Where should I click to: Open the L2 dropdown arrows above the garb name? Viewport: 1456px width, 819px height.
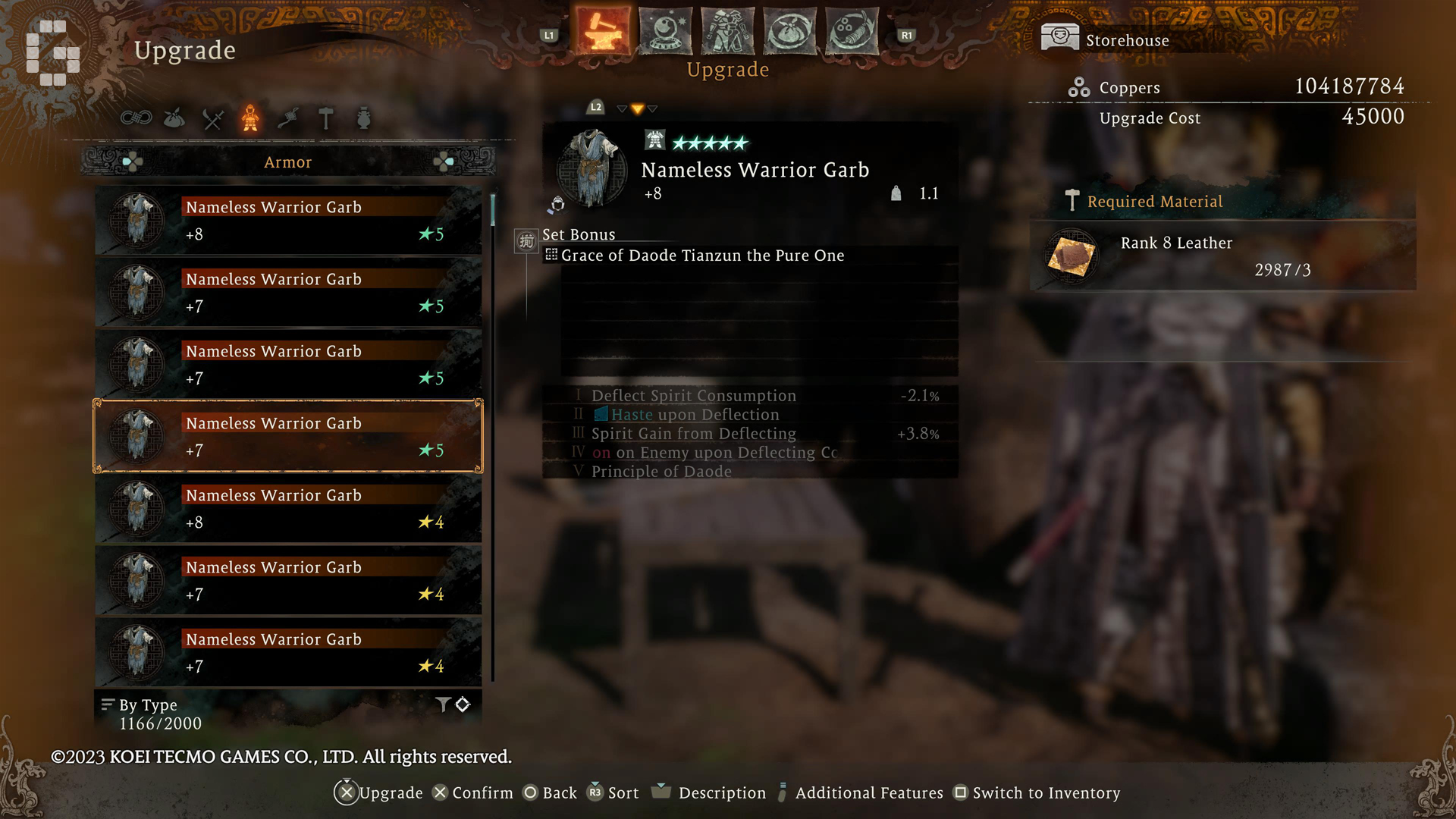coord(635,108)
